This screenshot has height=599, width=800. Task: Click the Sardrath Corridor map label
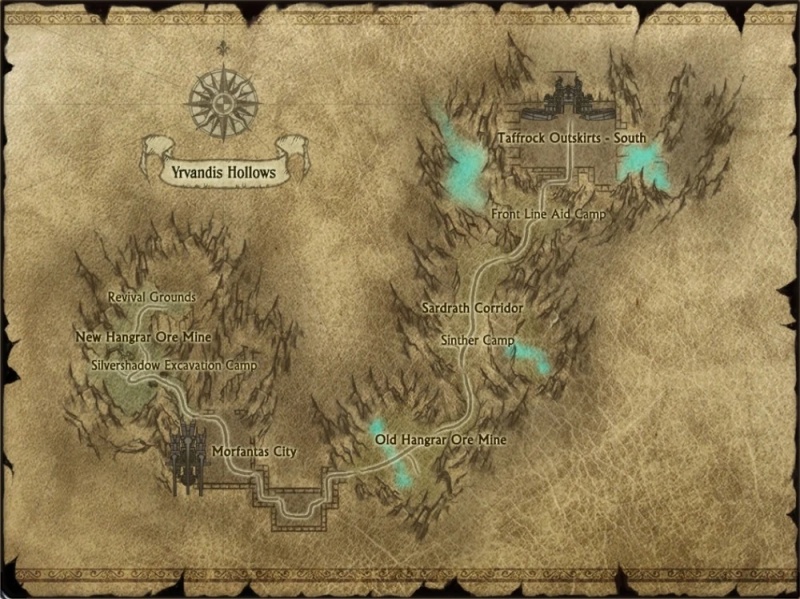click(x=473, y=309)
